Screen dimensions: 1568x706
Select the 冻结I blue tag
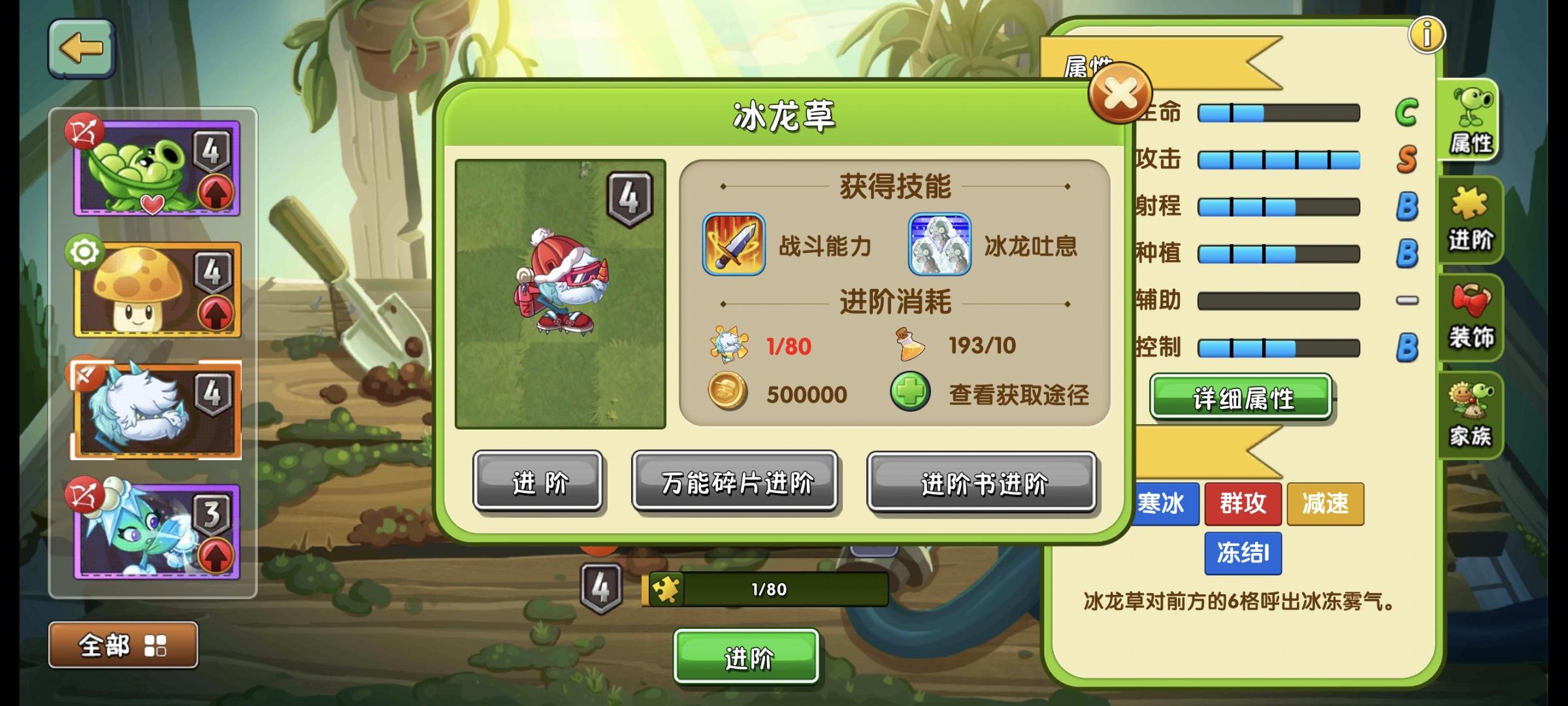pyautogui.click(x=1243, y=552)
